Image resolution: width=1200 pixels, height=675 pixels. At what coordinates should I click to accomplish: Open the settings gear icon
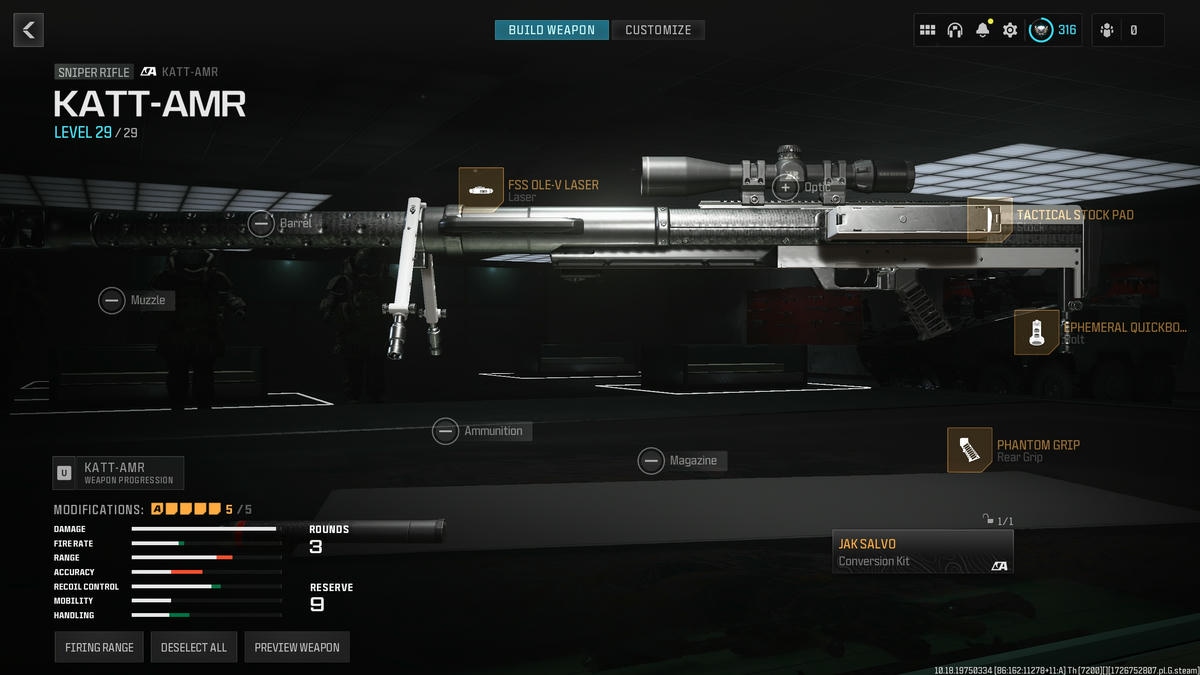1010,30
